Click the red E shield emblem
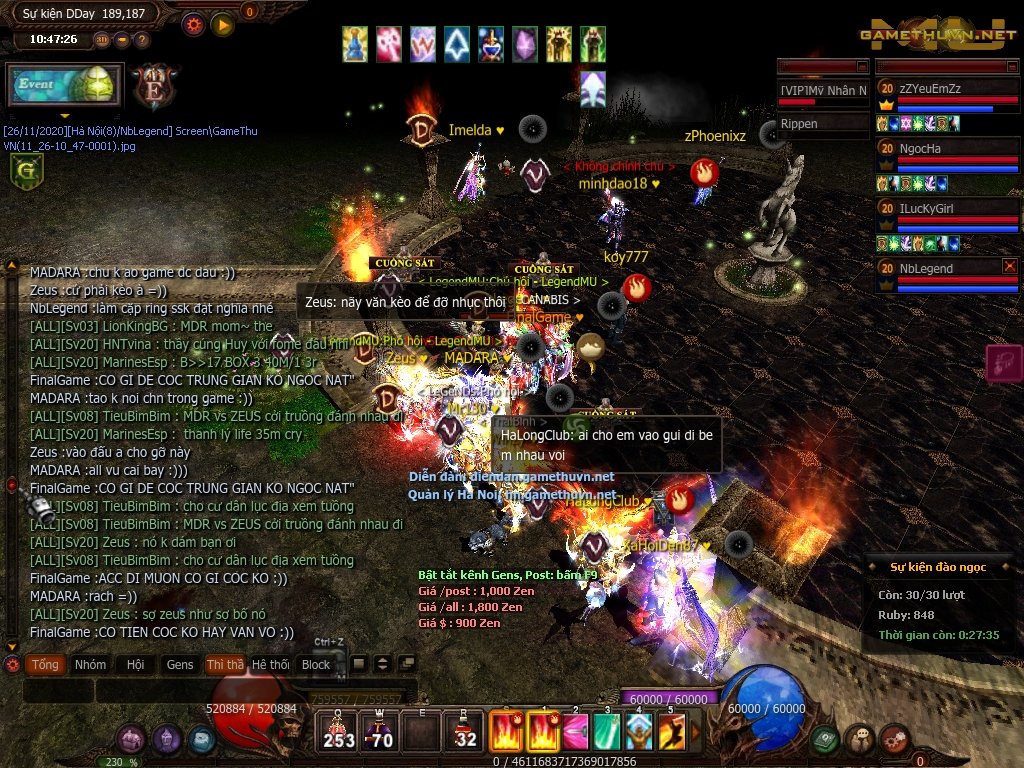The height and width of the screenshot is (768, 1024). point(153,85)
